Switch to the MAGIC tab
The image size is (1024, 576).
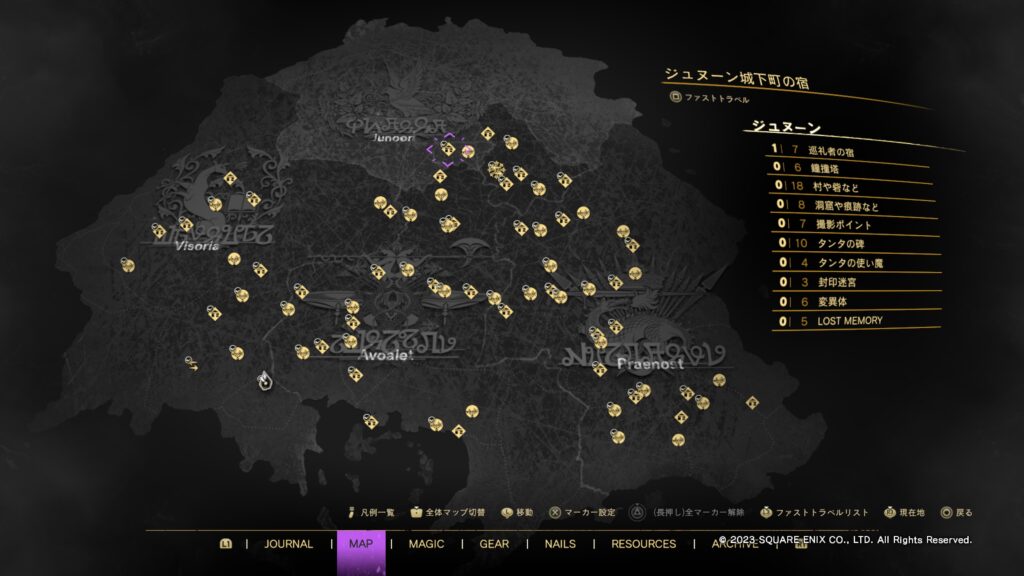pos(427,544)
